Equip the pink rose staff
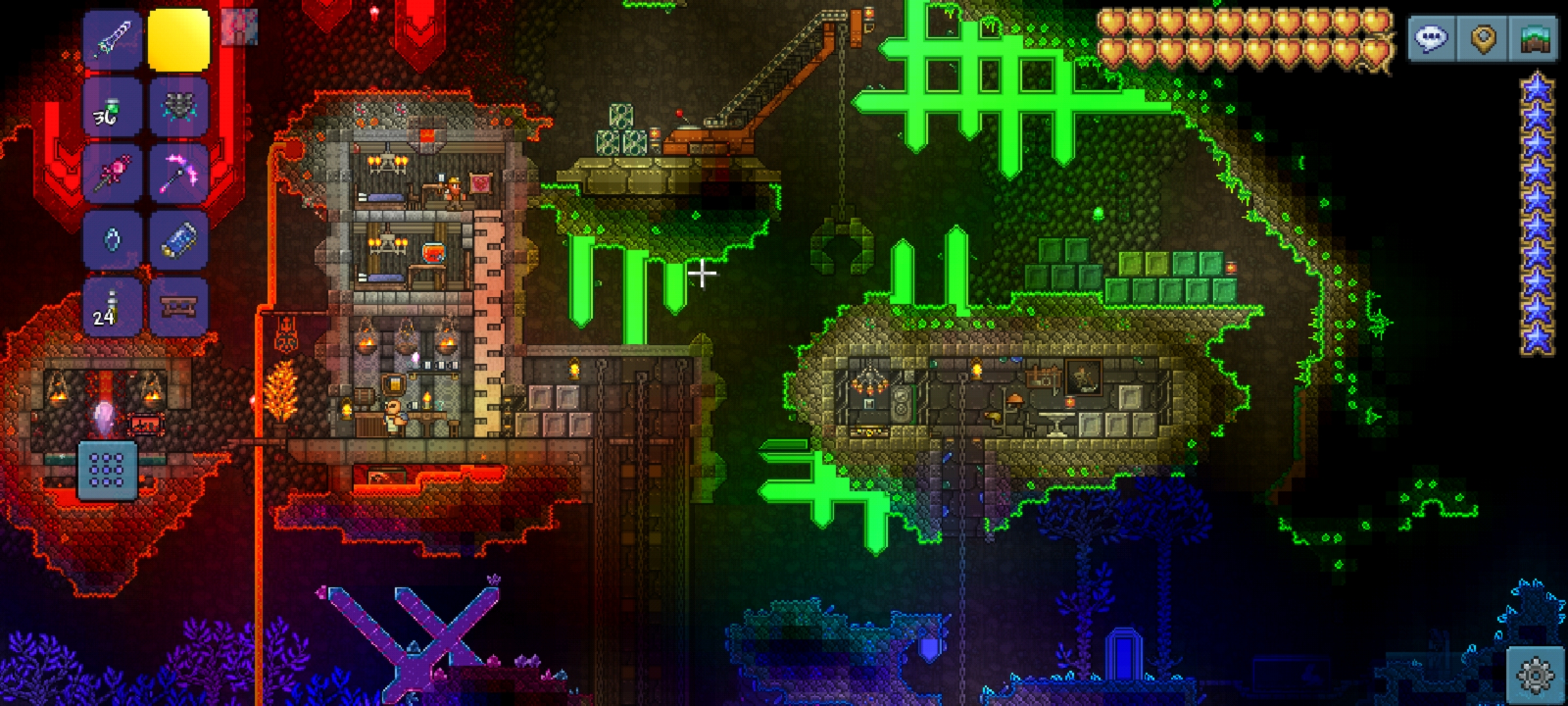Screen dimensions: 1568x706 point(112,174)
